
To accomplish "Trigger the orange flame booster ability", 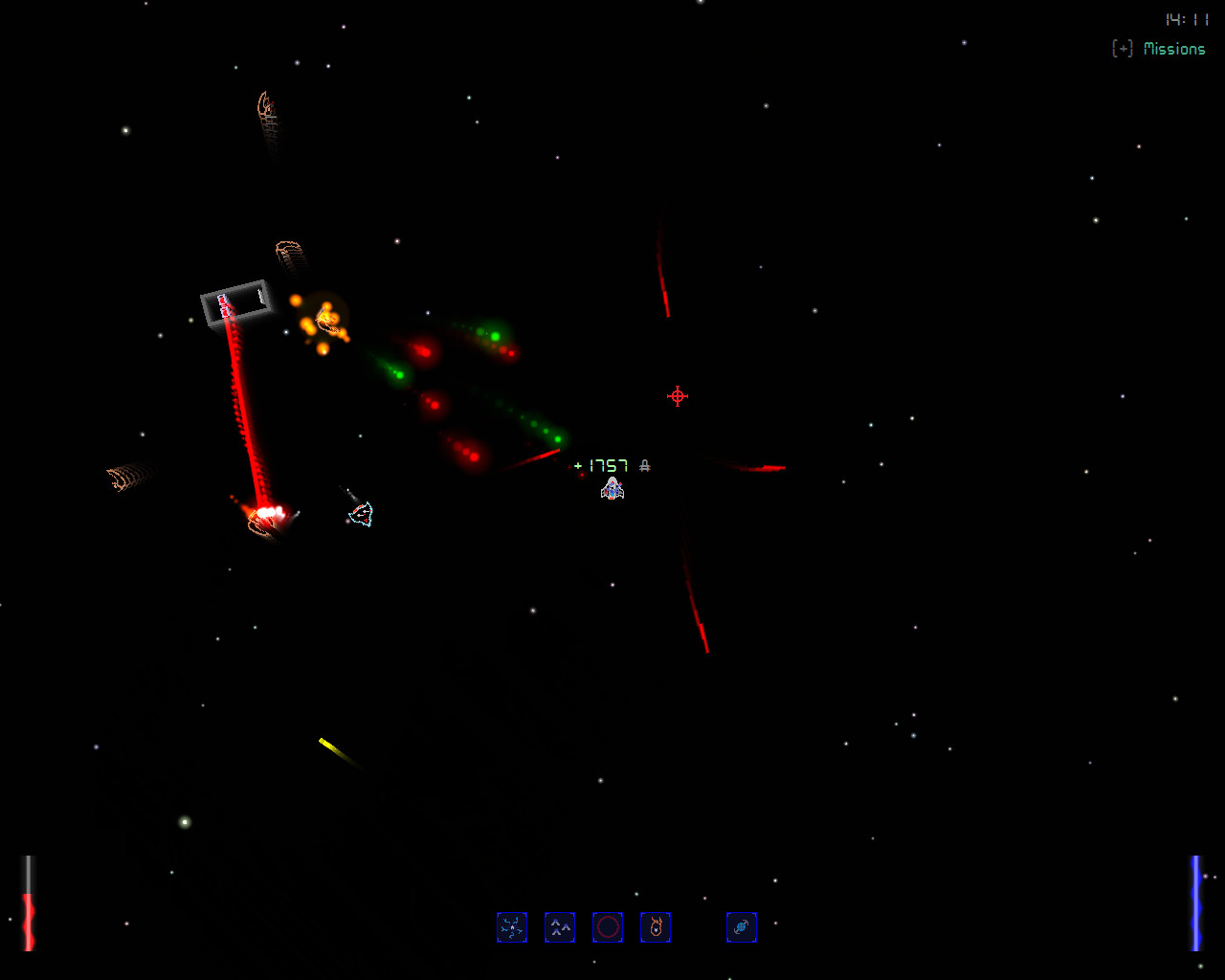I will pyautogui.click(x=656, y=926).
